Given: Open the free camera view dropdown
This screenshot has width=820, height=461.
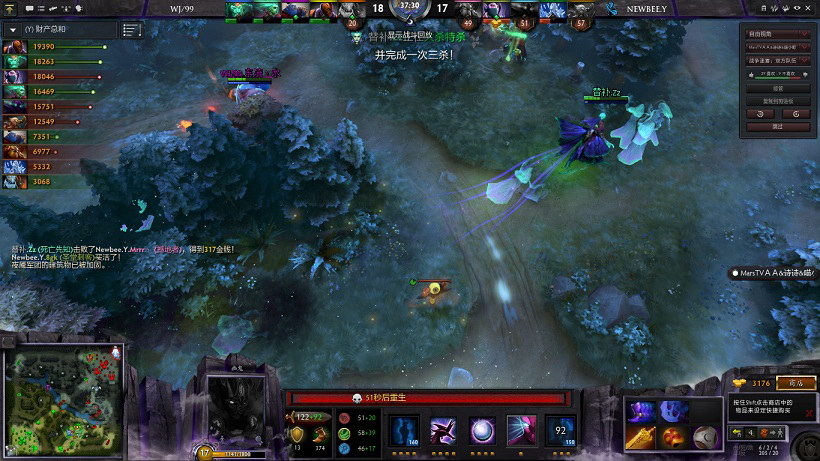Looking at the screenshot, I should pos(777,32).
